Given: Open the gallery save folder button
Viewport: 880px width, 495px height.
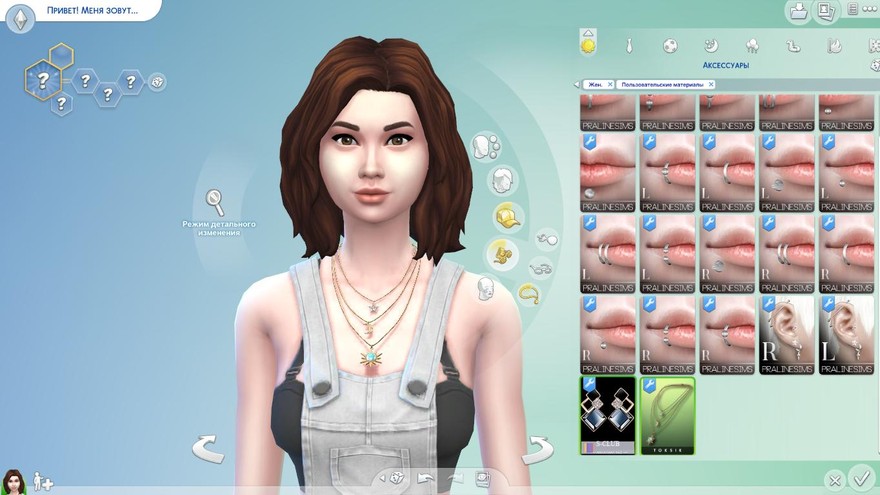Looking at the screenshot, I should 798,12.
